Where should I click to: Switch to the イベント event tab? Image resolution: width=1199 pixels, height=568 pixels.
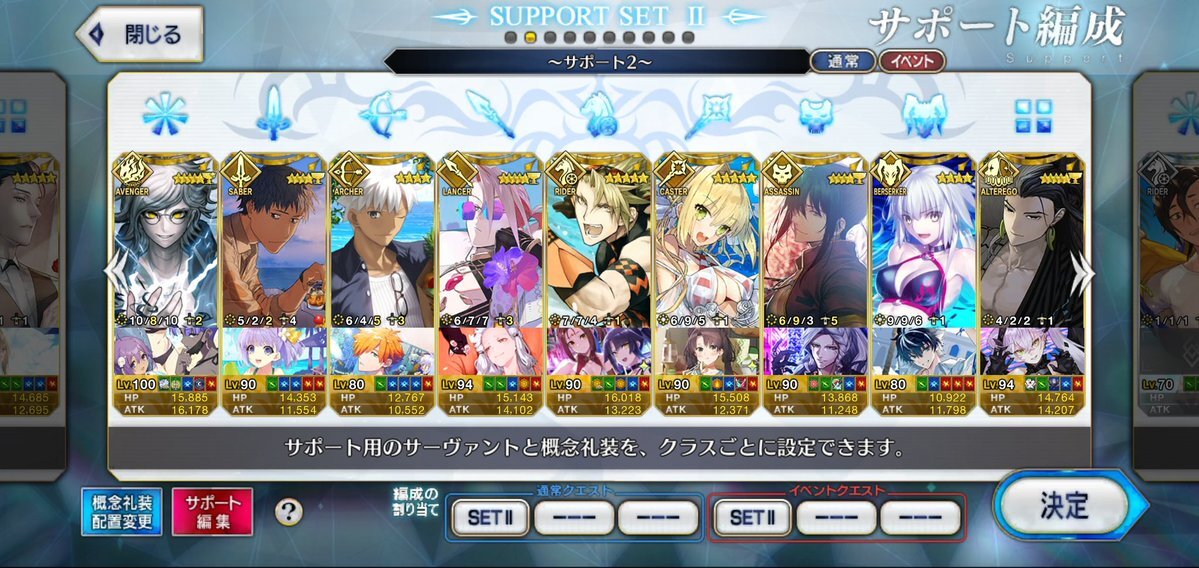[x=911, y=61]
